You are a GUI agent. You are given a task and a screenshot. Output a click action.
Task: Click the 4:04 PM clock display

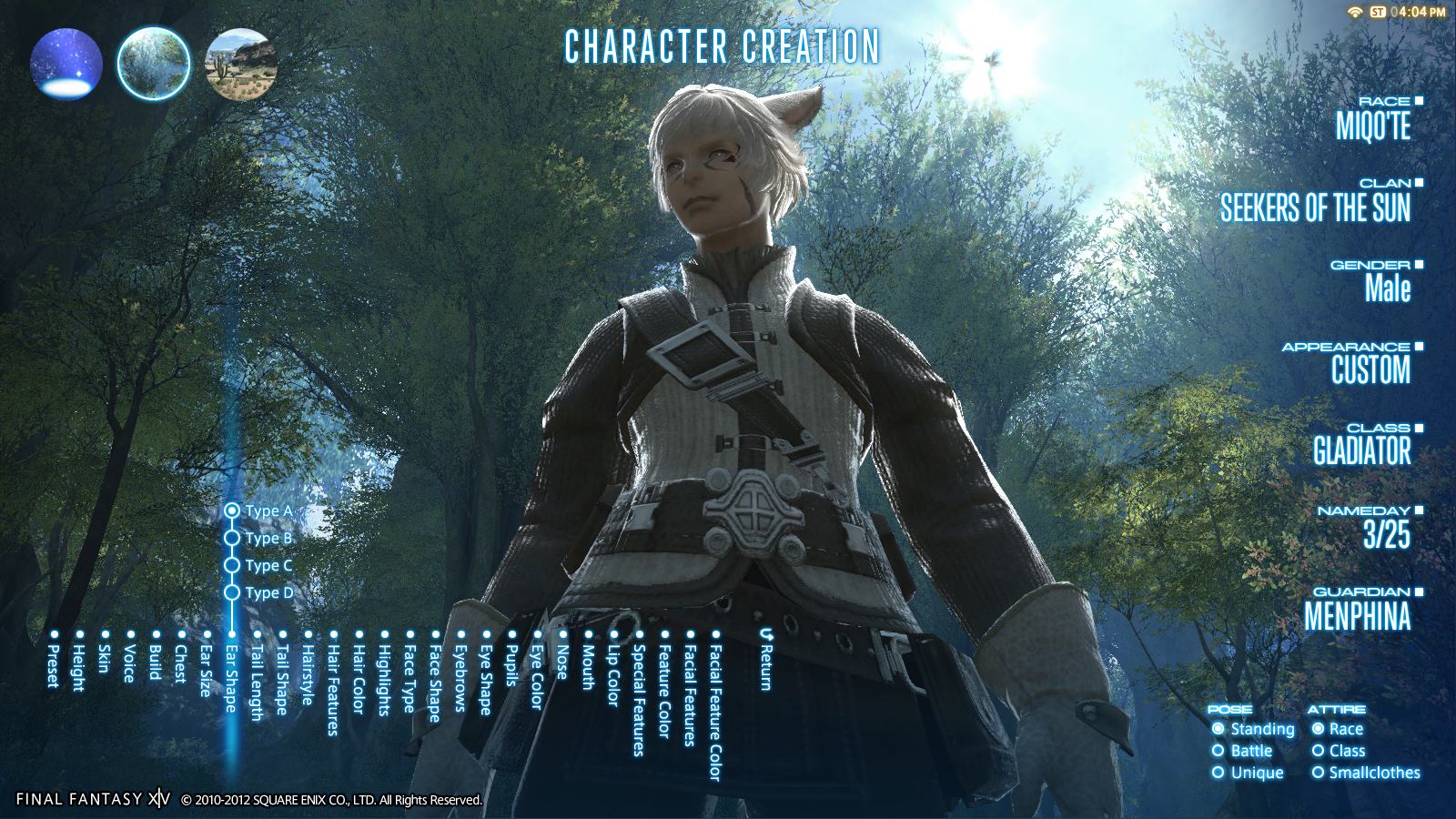[1416, 13]
